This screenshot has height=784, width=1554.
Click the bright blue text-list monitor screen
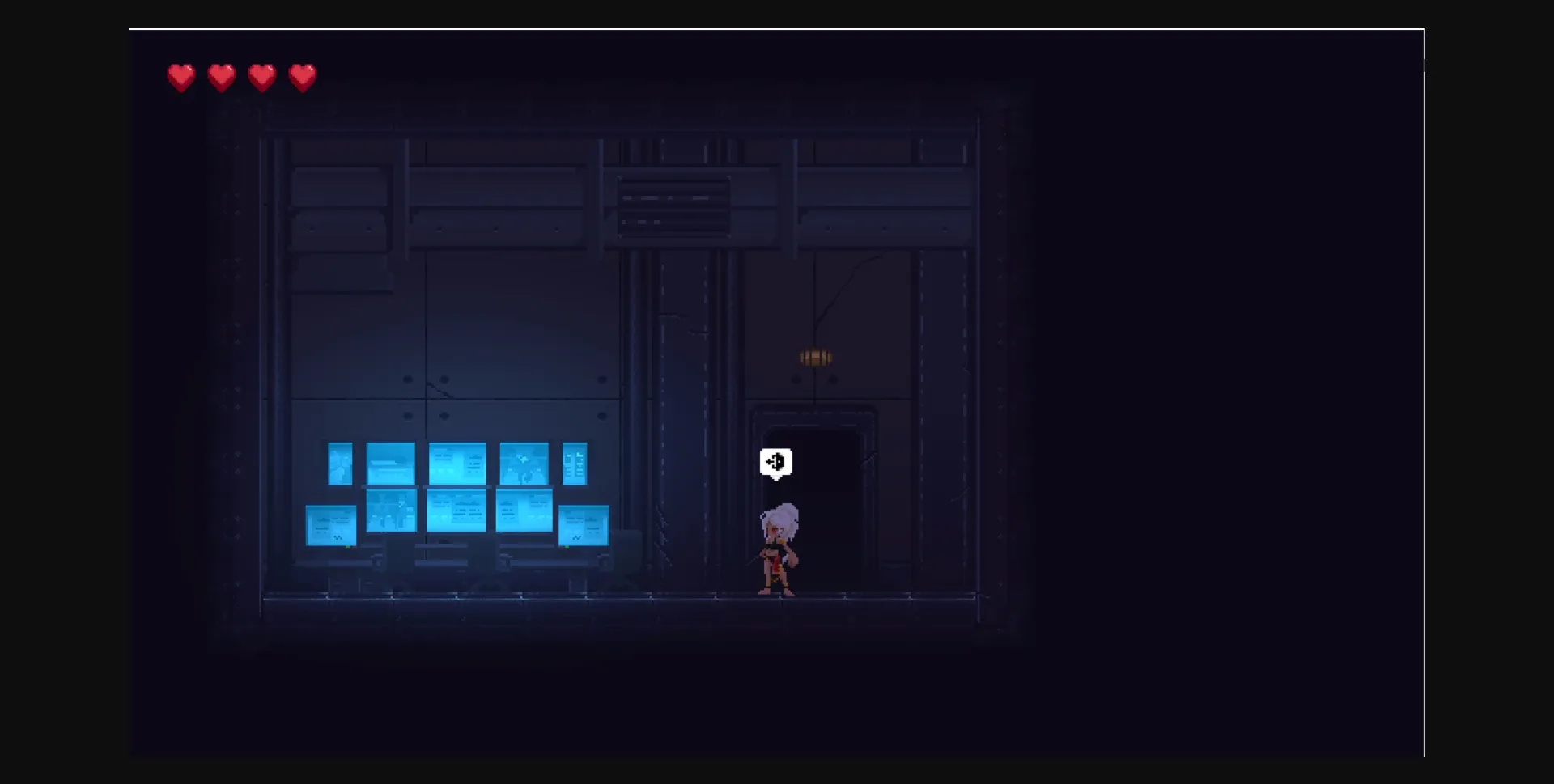coord(576,464)
